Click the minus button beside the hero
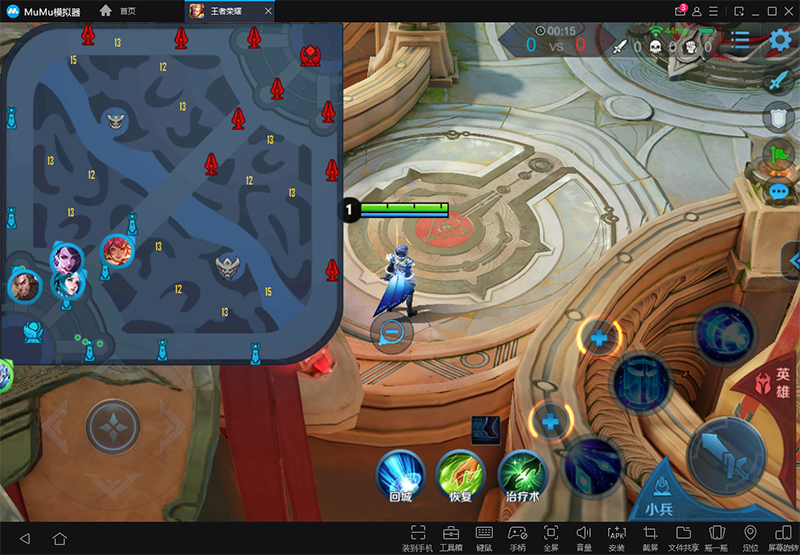Viewport: 800px width, 555px height. click(391, 333)
